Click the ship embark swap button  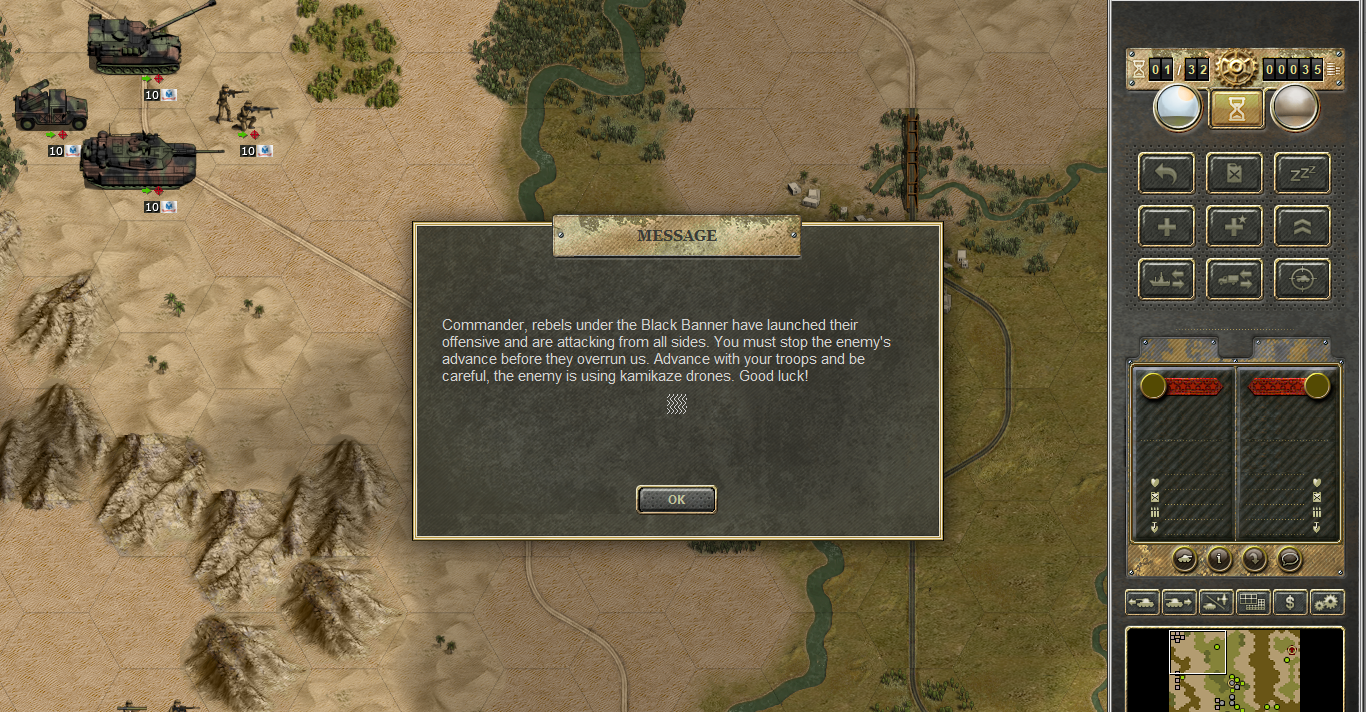pos(1166,279)
